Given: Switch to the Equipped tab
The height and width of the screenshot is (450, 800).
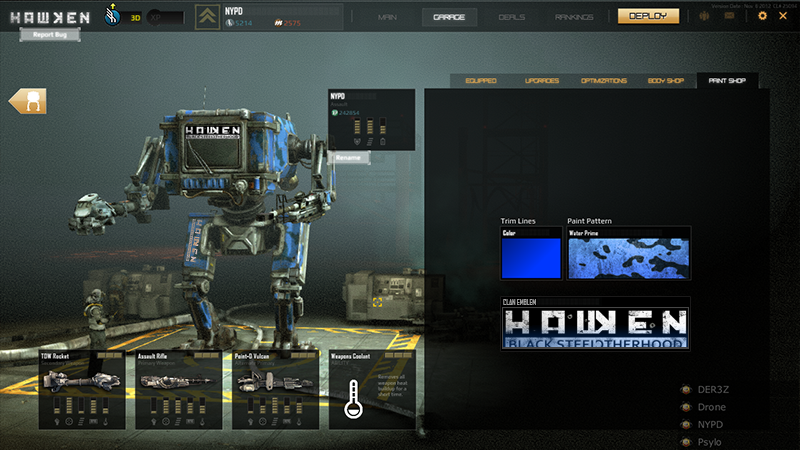Looking at the screenshot, I should (x=480, y=80).
